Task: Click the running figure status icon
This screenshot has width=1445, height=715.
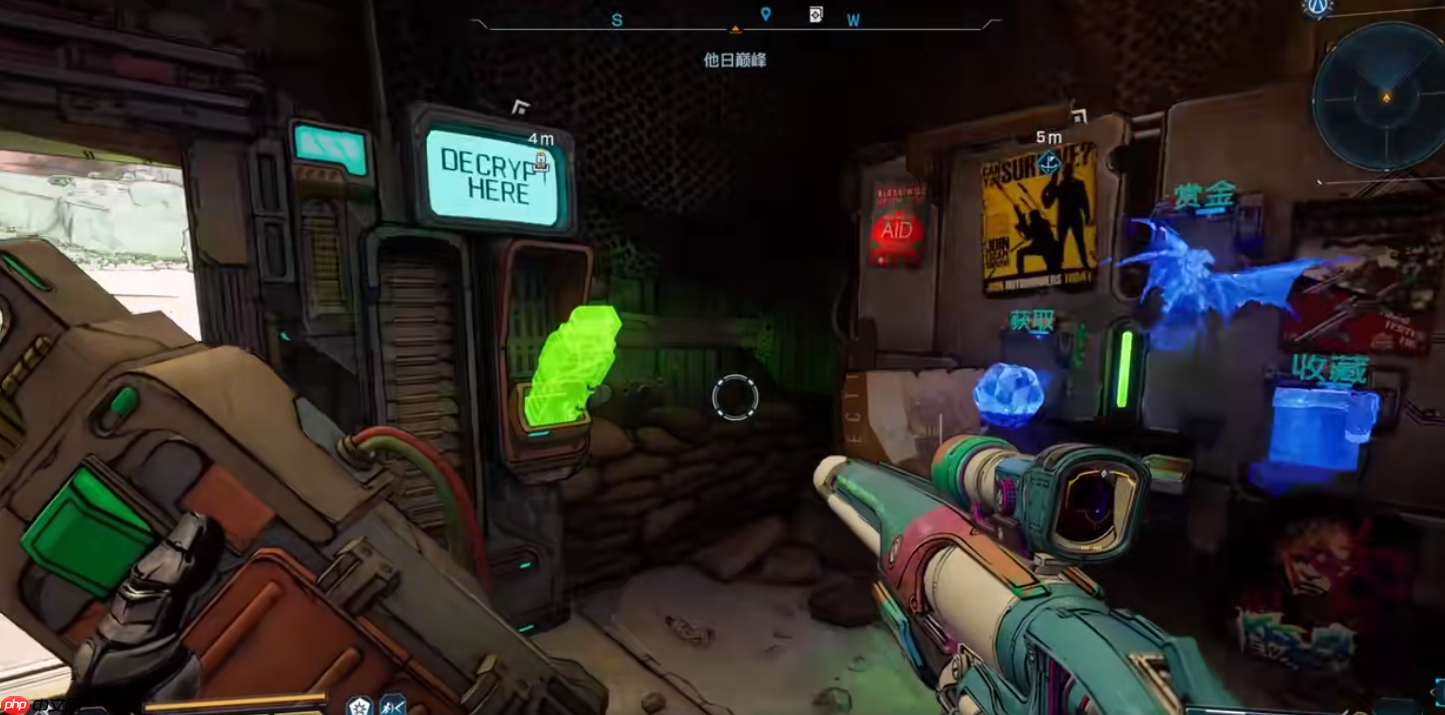Action: [x=392, y=705]
